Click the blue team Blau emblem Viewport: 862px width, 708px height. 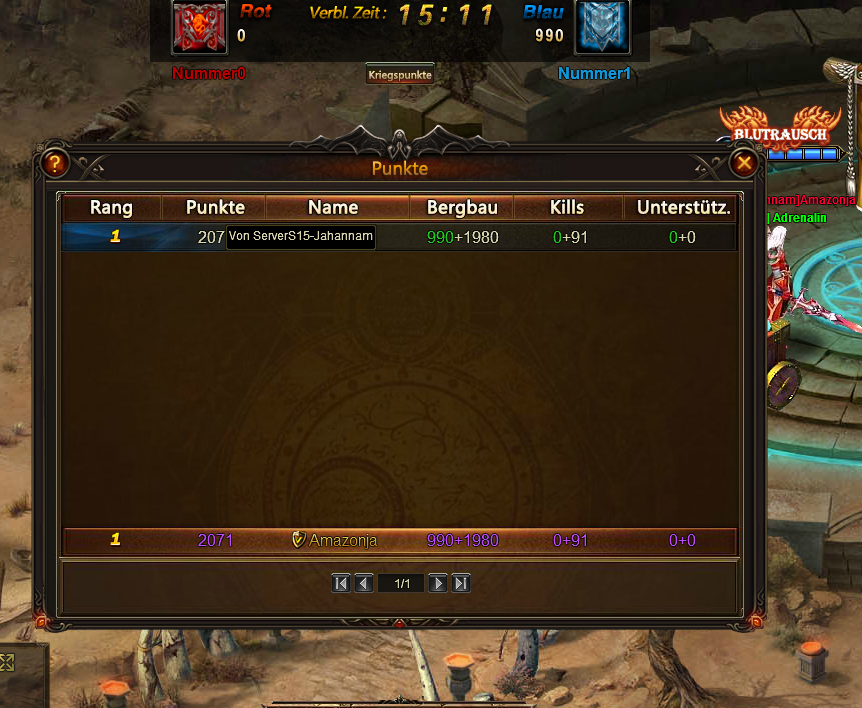(x=602, y=27)
